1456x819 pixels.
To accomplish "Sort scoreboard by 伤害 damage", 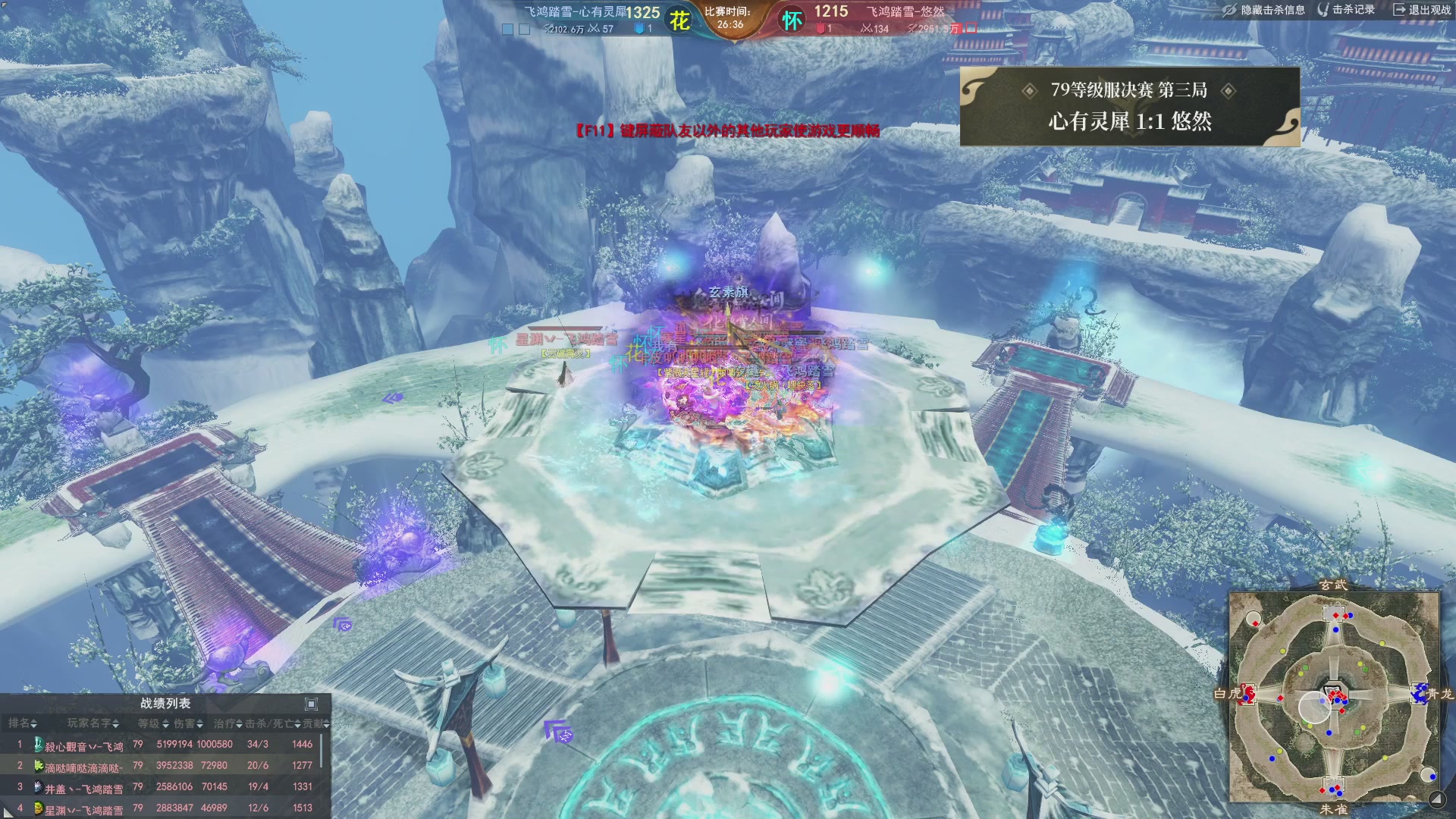I will (189, 723).
